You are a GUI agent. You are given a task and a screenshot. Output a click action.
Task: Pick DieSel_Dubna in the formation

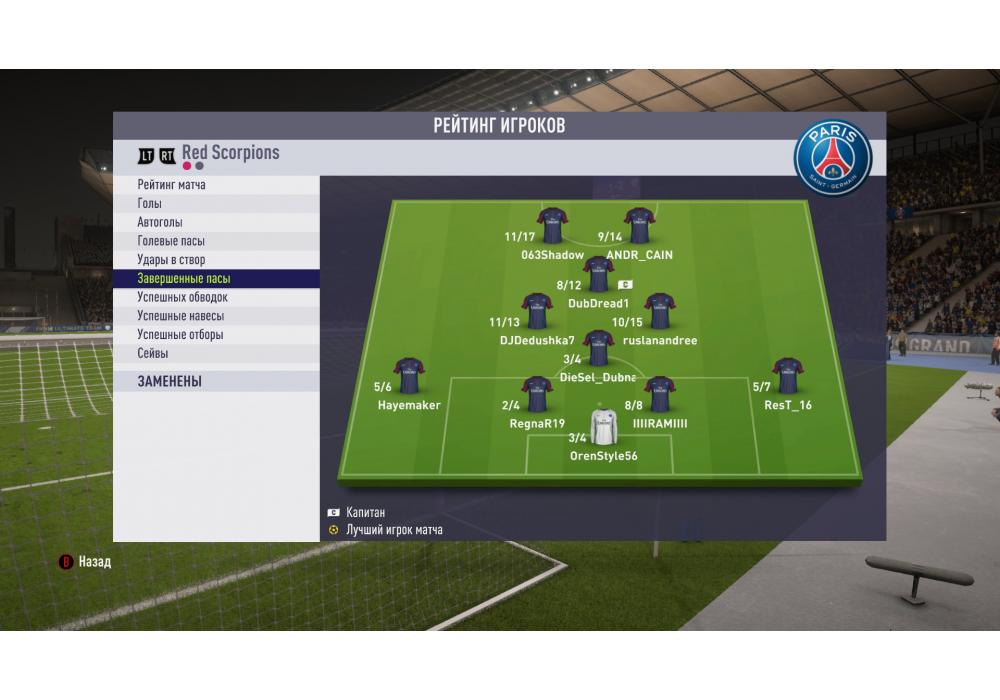(598, 348)
